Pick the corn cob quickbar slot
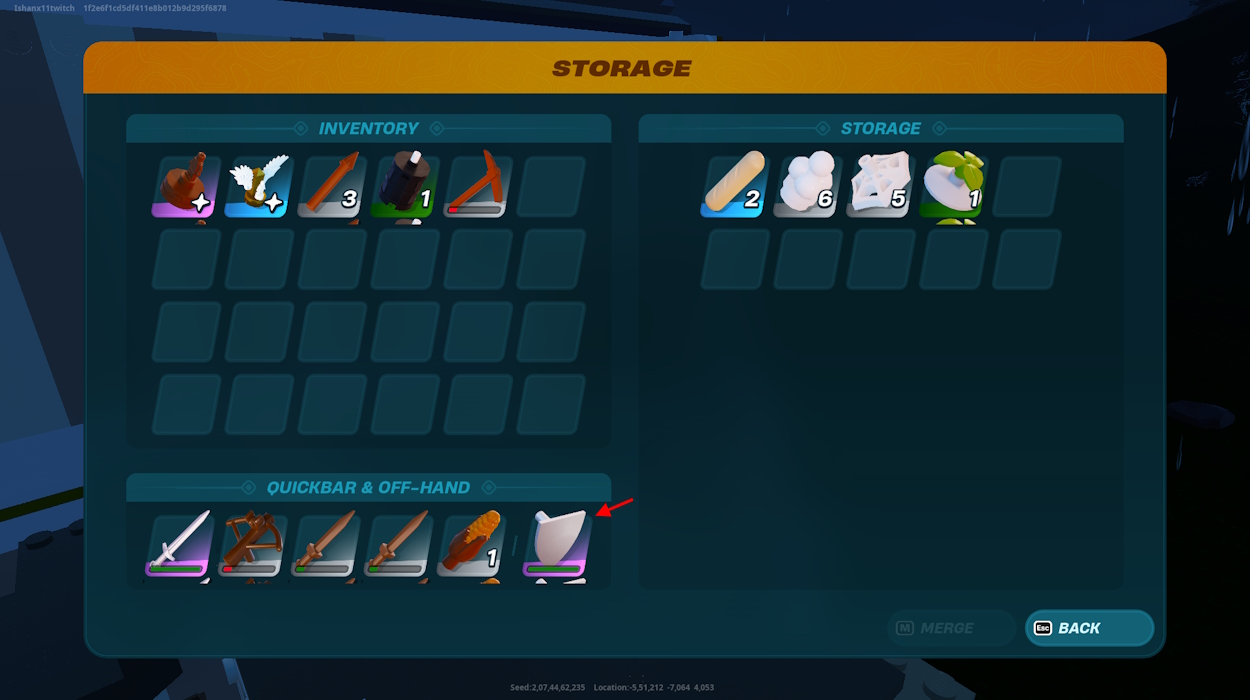 pos(470,546)
